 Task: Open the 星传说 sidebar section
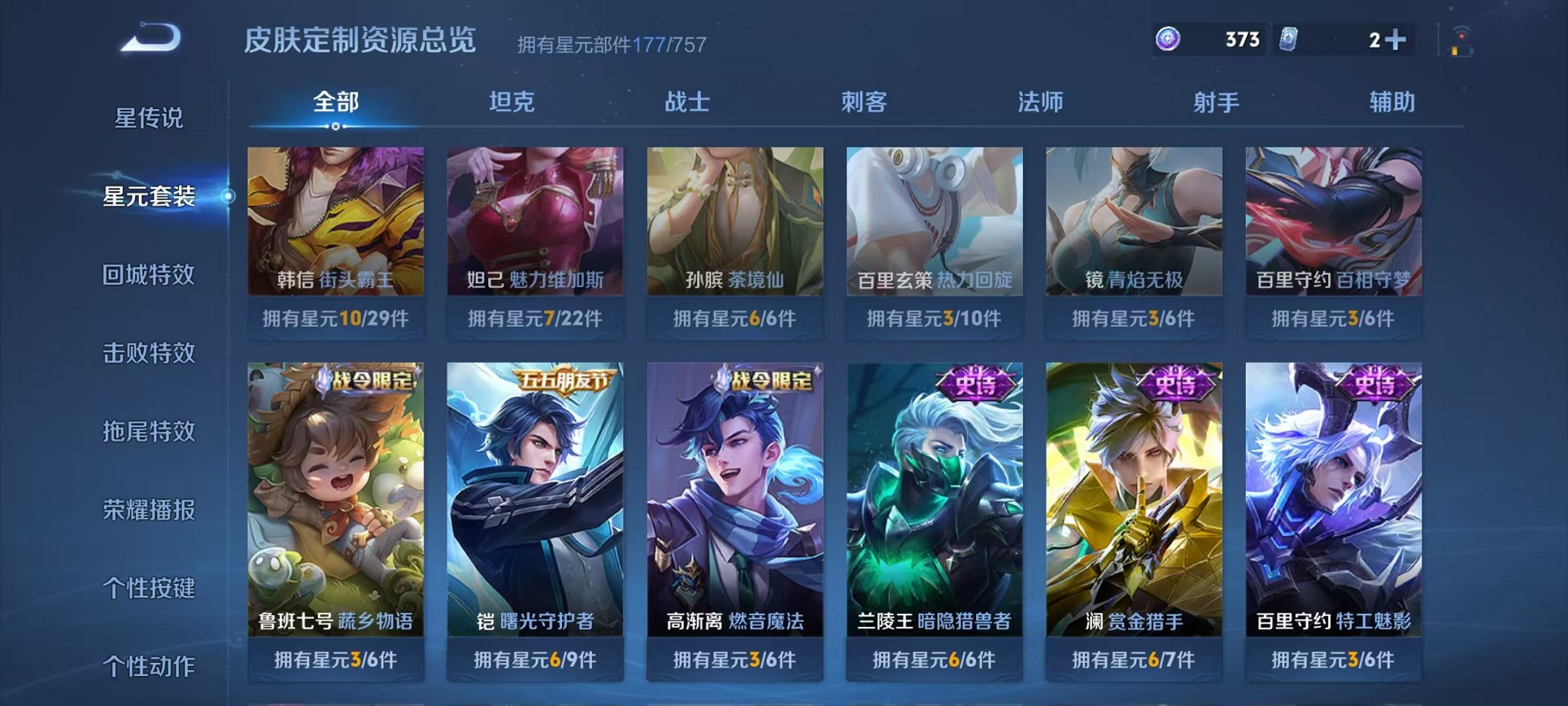(151, 118)
